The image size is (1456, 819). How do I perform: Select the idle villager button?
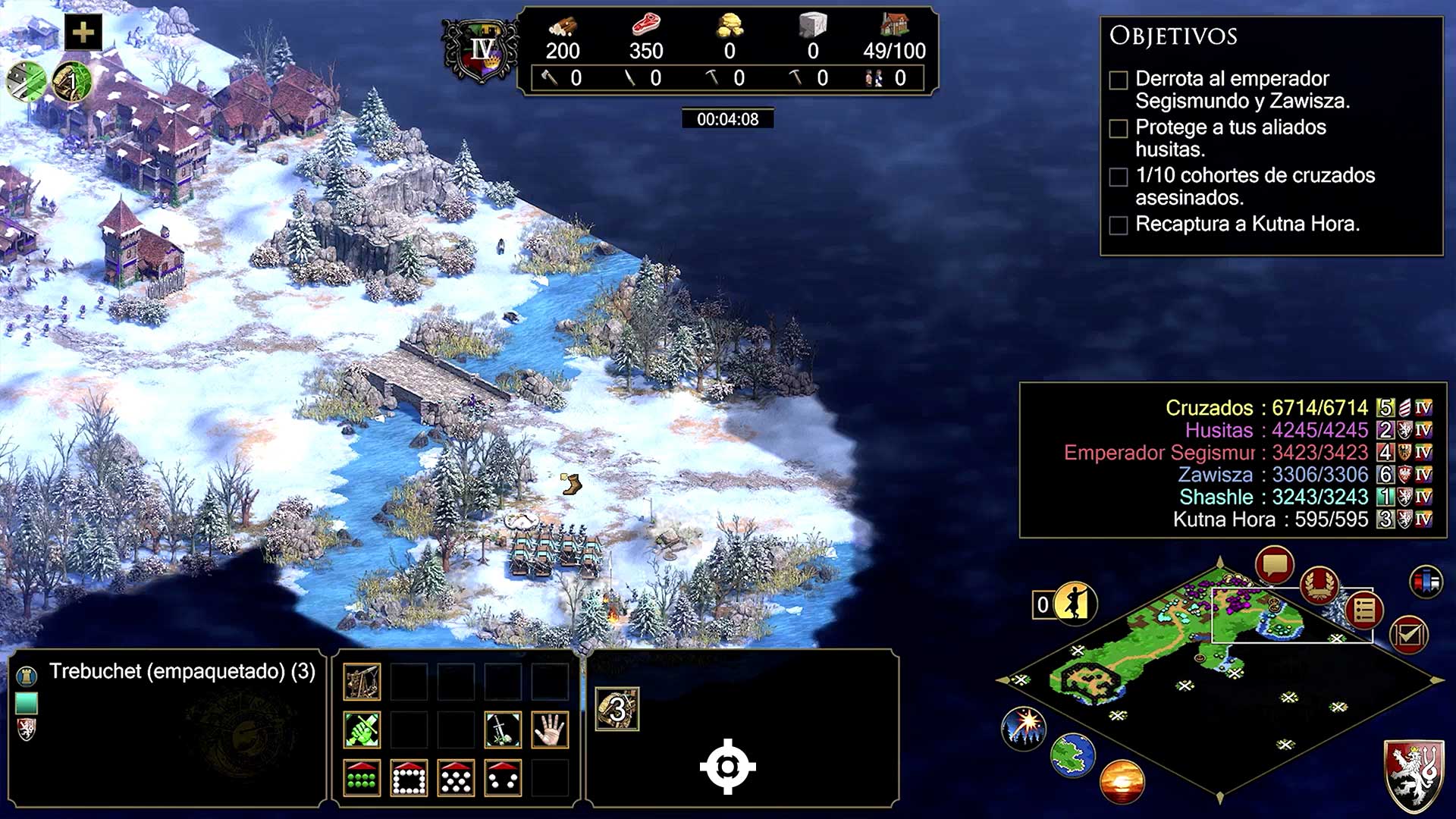tap(1075, 604)
